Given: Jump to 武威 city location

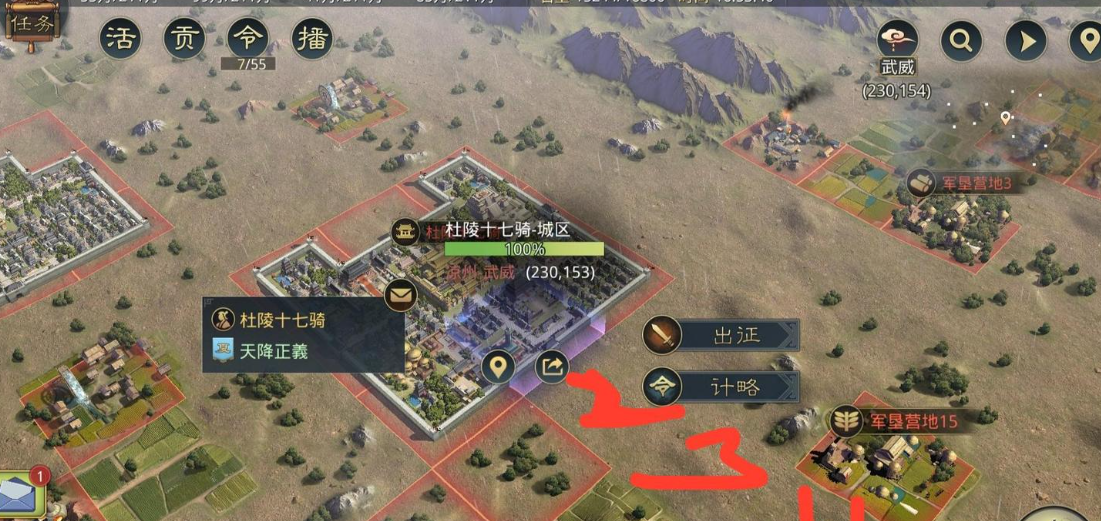Looking at the screenshot, I should coord(897,41).
